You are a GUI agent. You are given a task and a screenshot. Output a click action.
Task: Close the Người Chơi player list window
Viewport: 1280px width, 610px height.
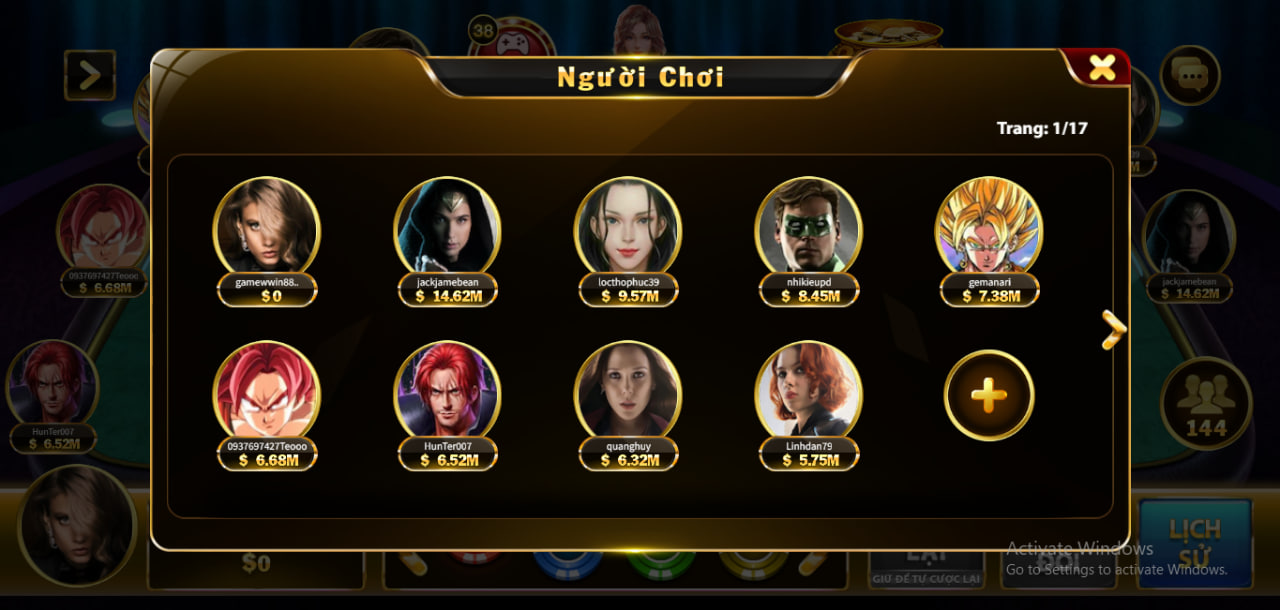point(1101,68)
